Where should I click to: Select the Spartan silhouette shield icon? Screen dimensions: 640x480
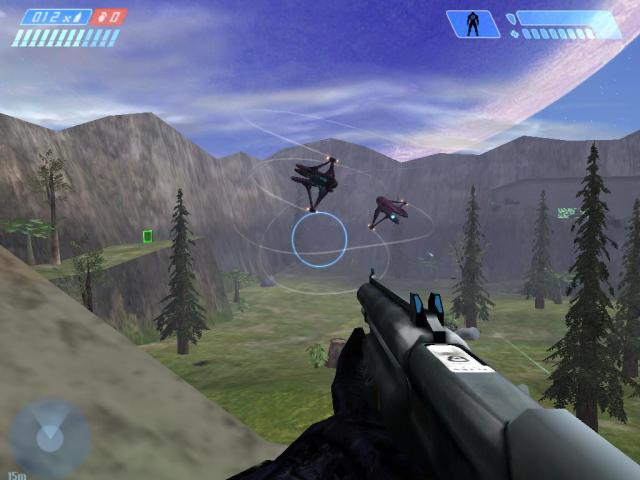pyautogui.click(x=473, y=23)
